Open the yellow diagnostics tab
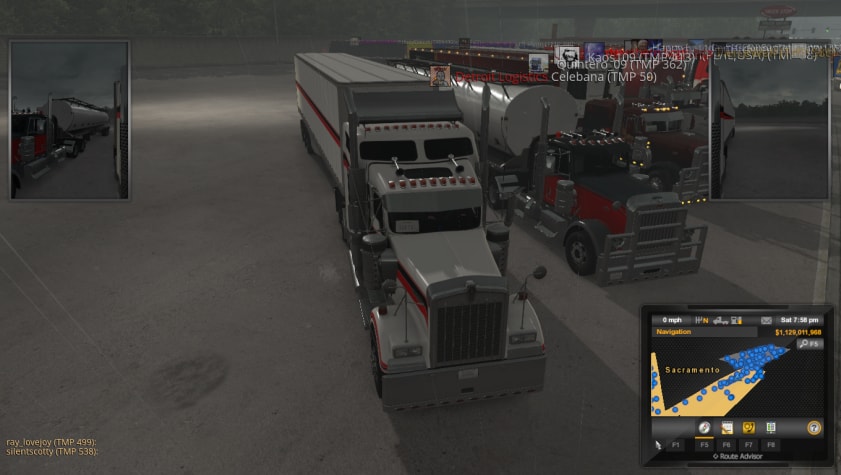The width and height of the screenshot is (841, 475). (x=748, y=427)
